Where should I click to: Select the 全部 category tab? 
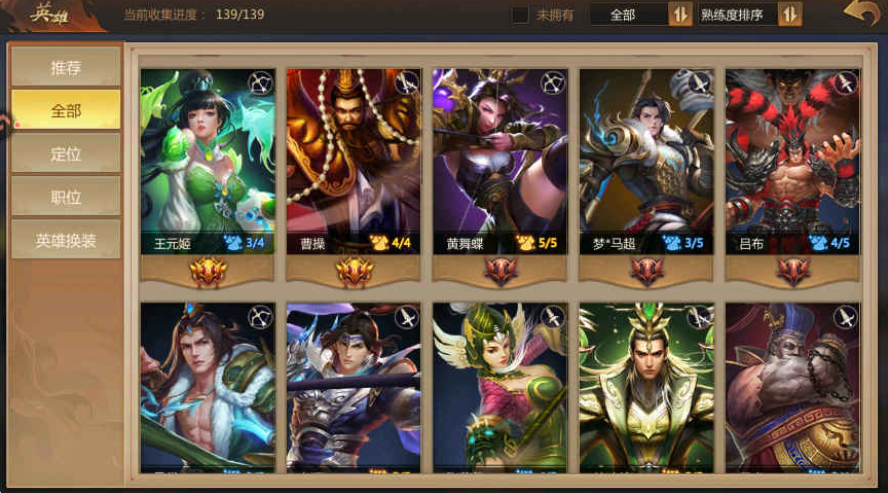point(66,111)
